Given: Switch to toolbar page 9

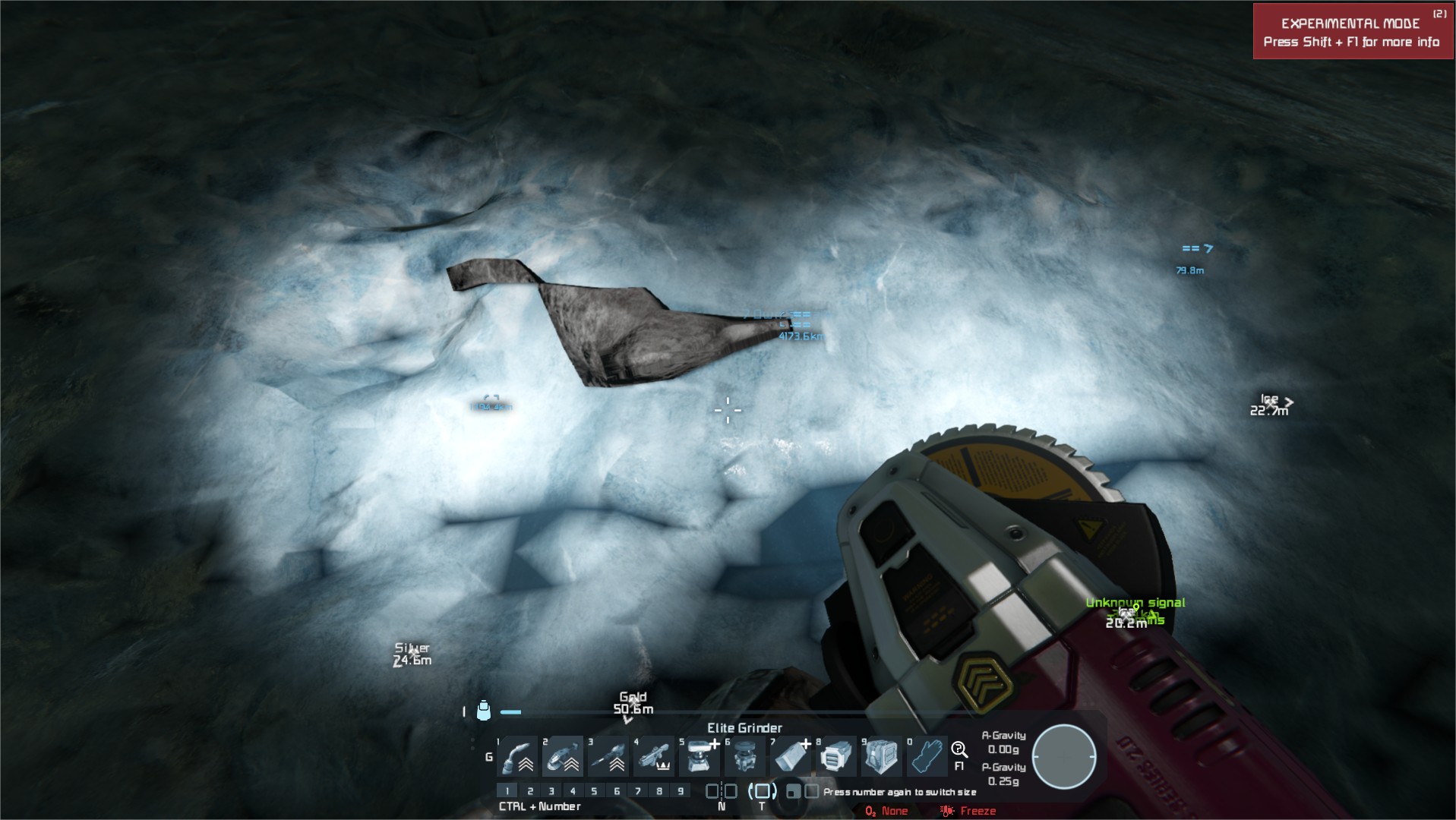Looking at the screenshot, I should (x=681, y=791).
